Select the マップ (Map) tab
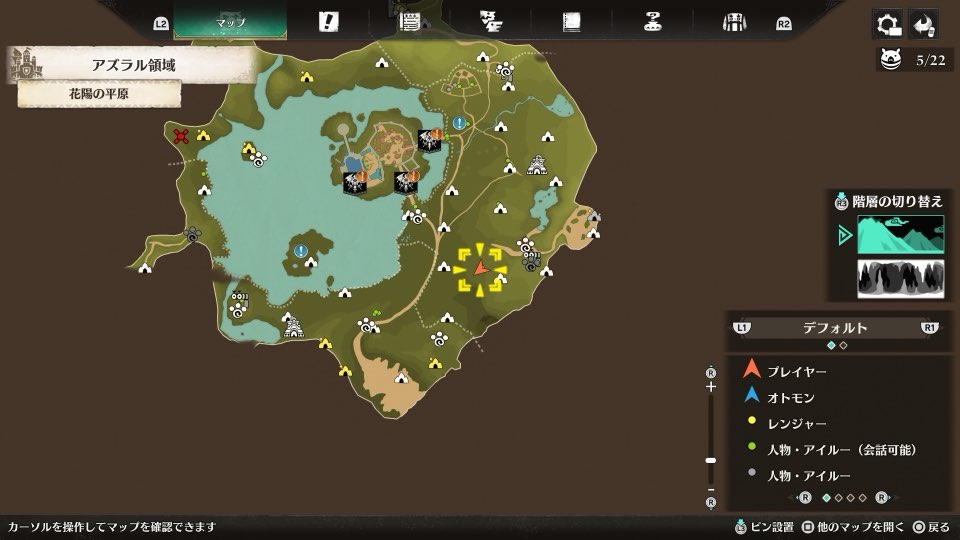Image resolution: width=960 pixels, height=540 pixels. click(x=230, y=22)
